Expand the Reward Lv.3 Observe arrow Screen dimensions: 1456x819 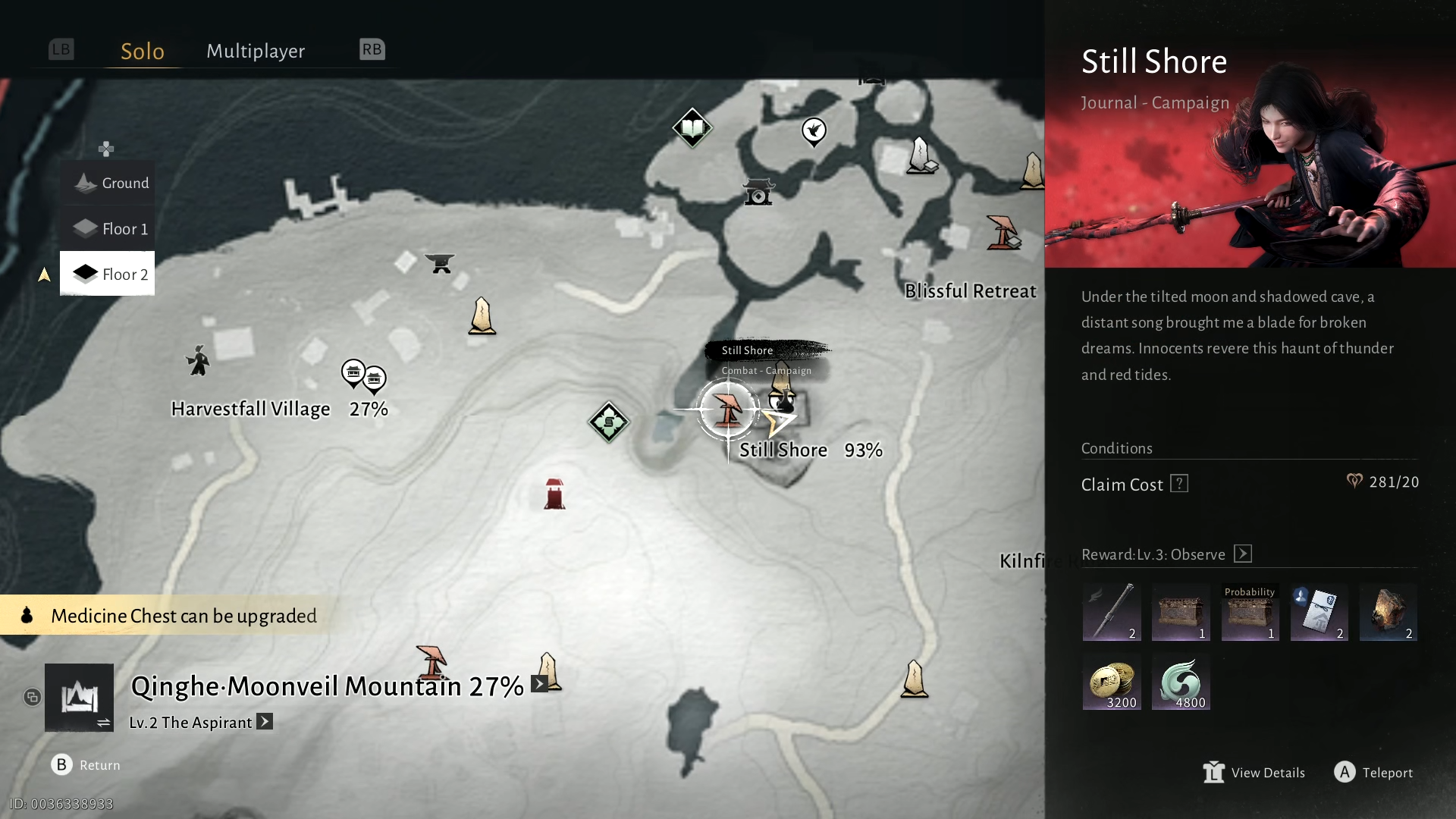click(x=1243, y=554)
